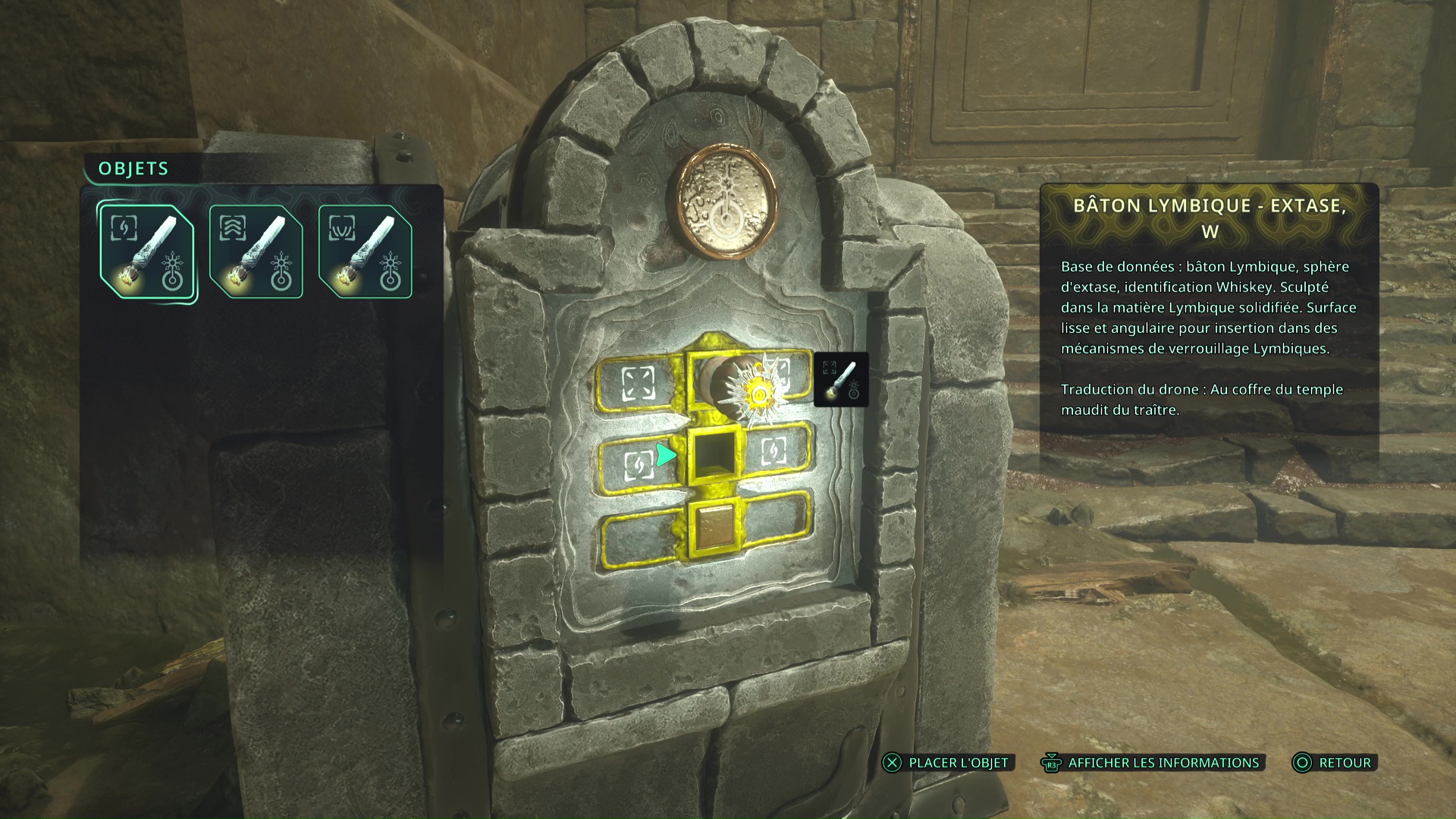This screenshot has height=819, width=1456.
Task: Select the bottom socket holding the bronze block
Action: click(x=713, y=527)
